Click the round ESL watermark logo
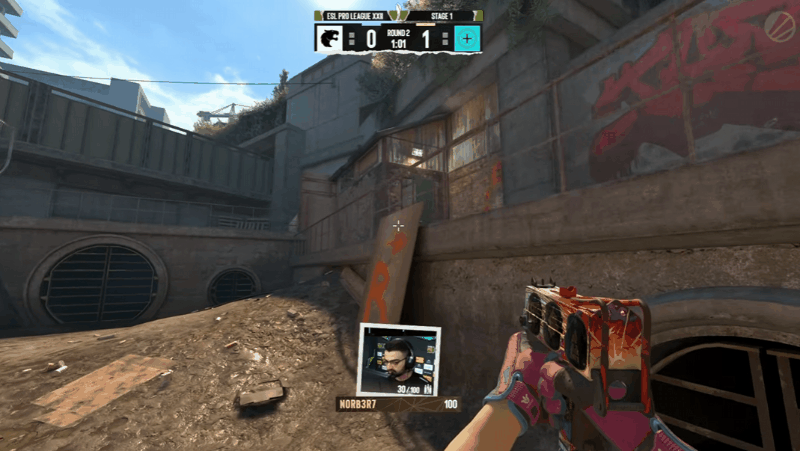 [779, 23]
